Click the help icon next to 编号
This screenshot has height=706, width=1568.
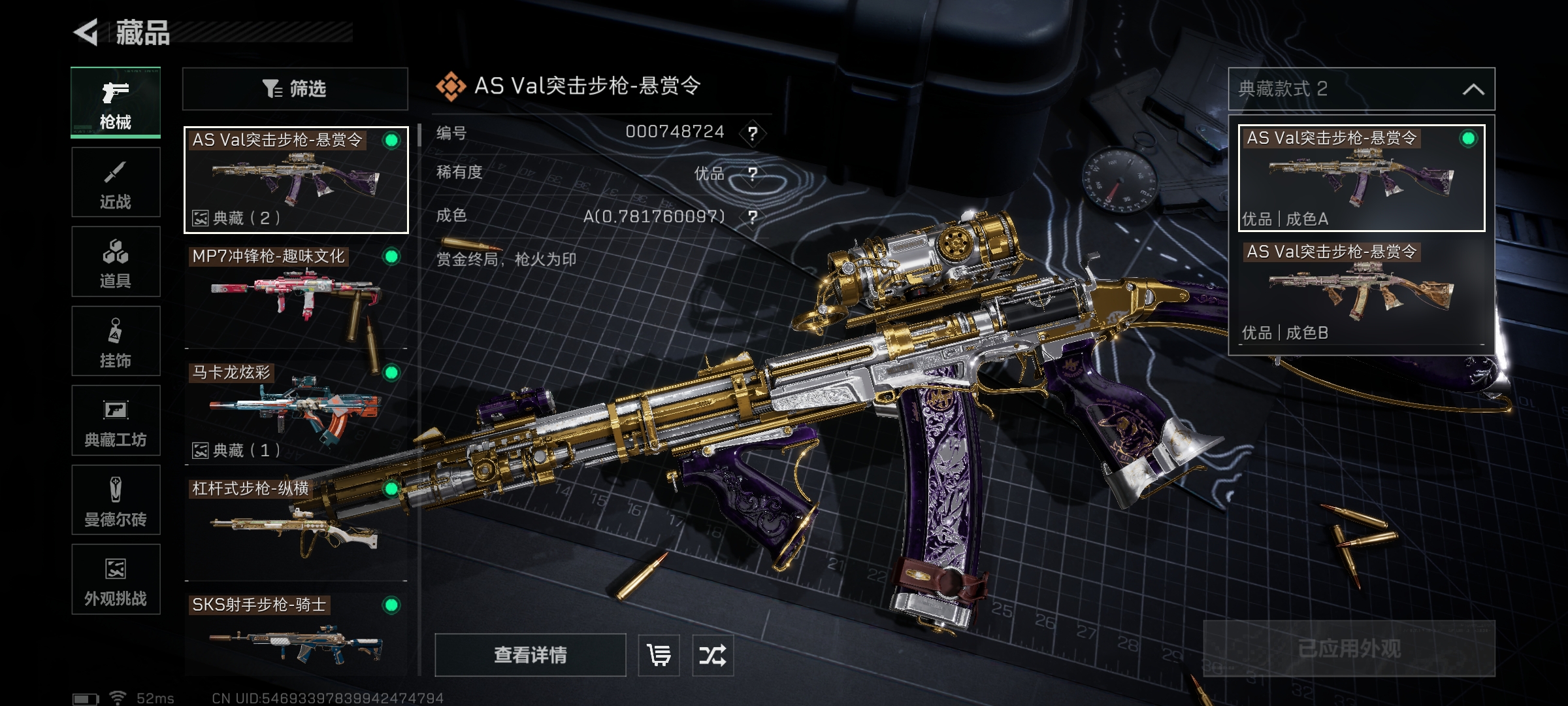(753, 133)
